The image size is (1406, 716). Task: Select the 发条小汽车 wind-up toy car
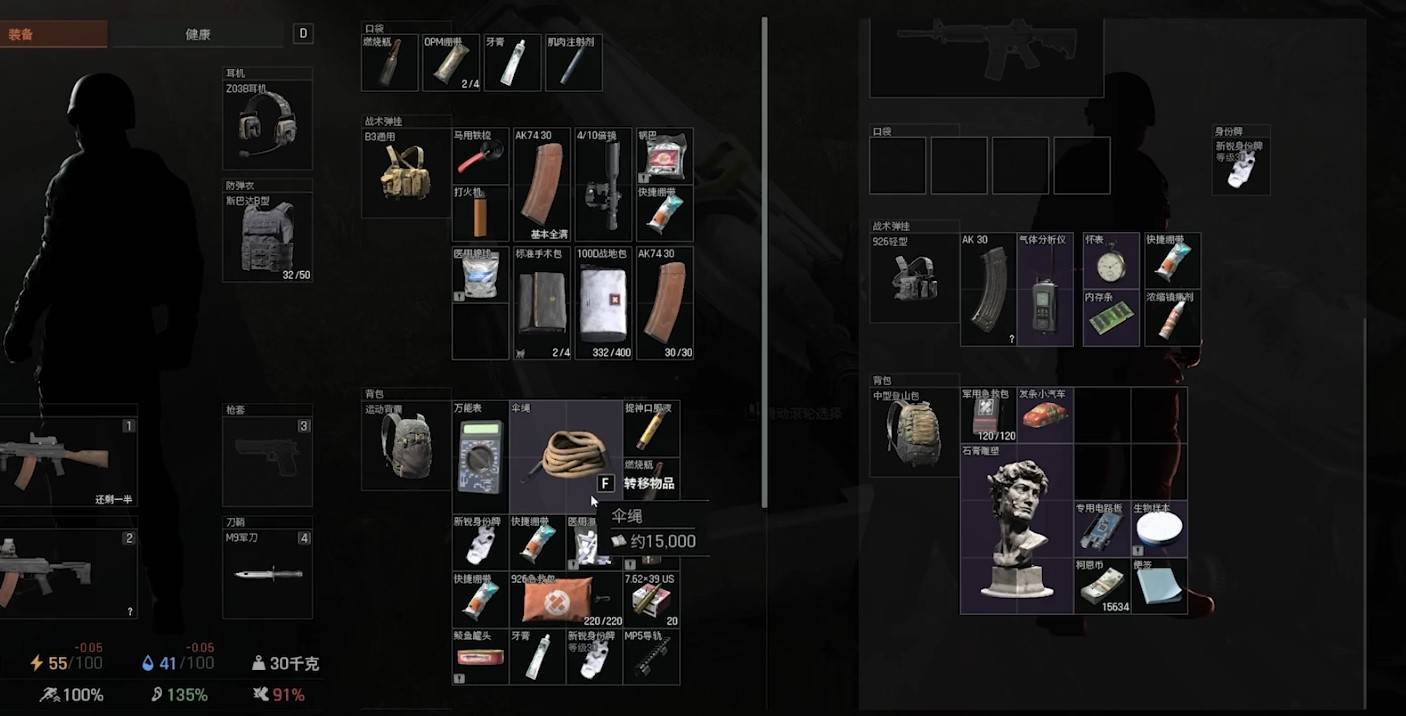click(1044, 414)
